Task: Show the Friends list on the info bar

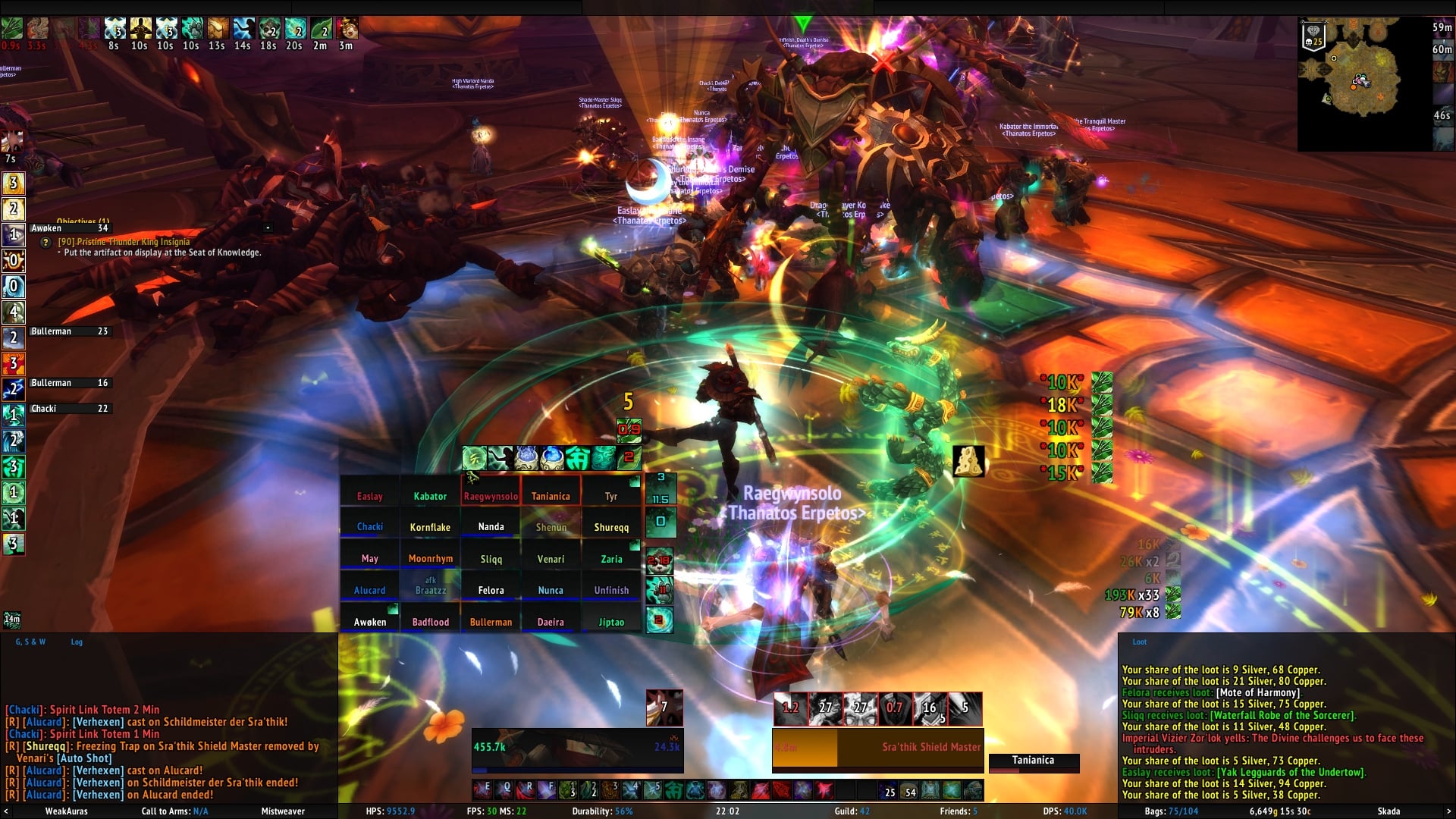Action: 959,811
